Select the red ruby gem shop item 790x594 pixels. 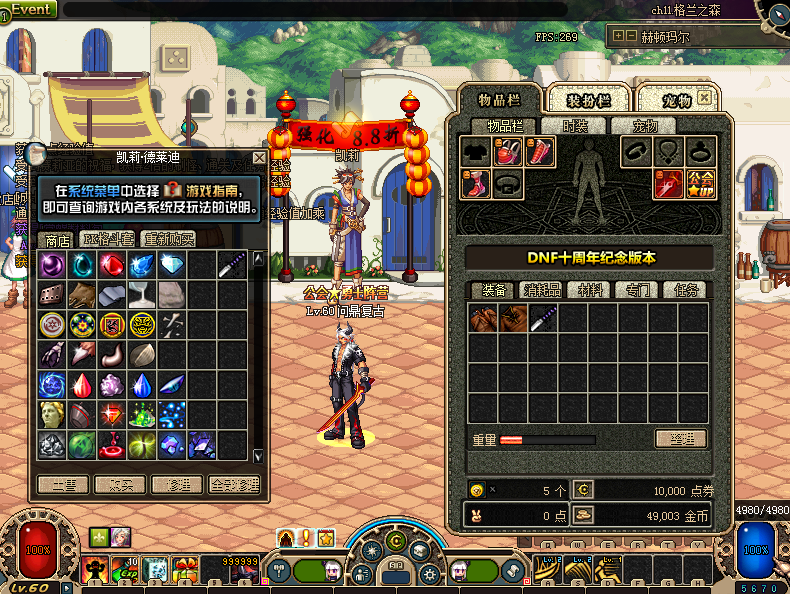112,265
